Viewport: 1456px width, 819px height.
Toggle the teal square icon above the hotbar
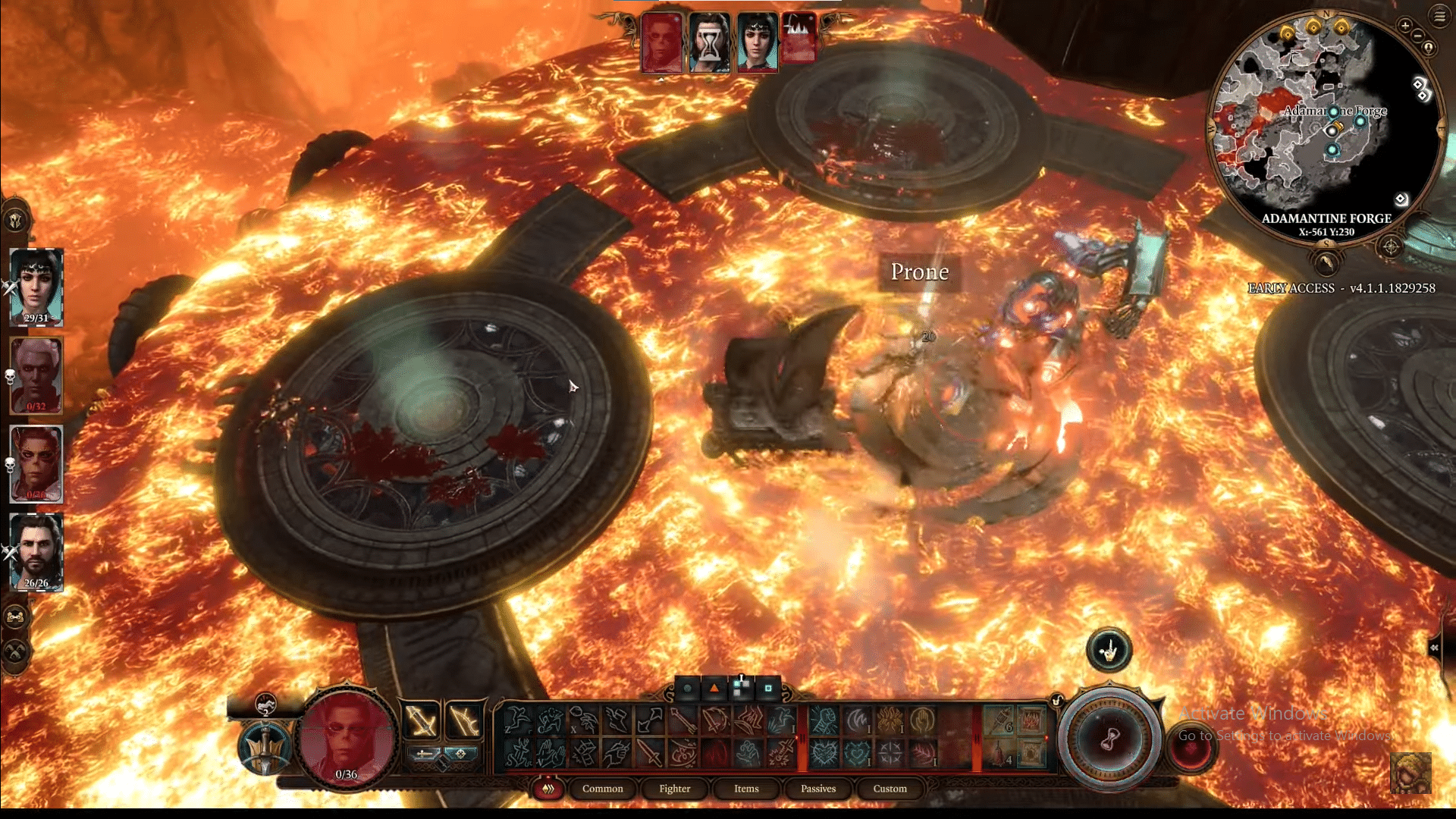pos(768,689)
